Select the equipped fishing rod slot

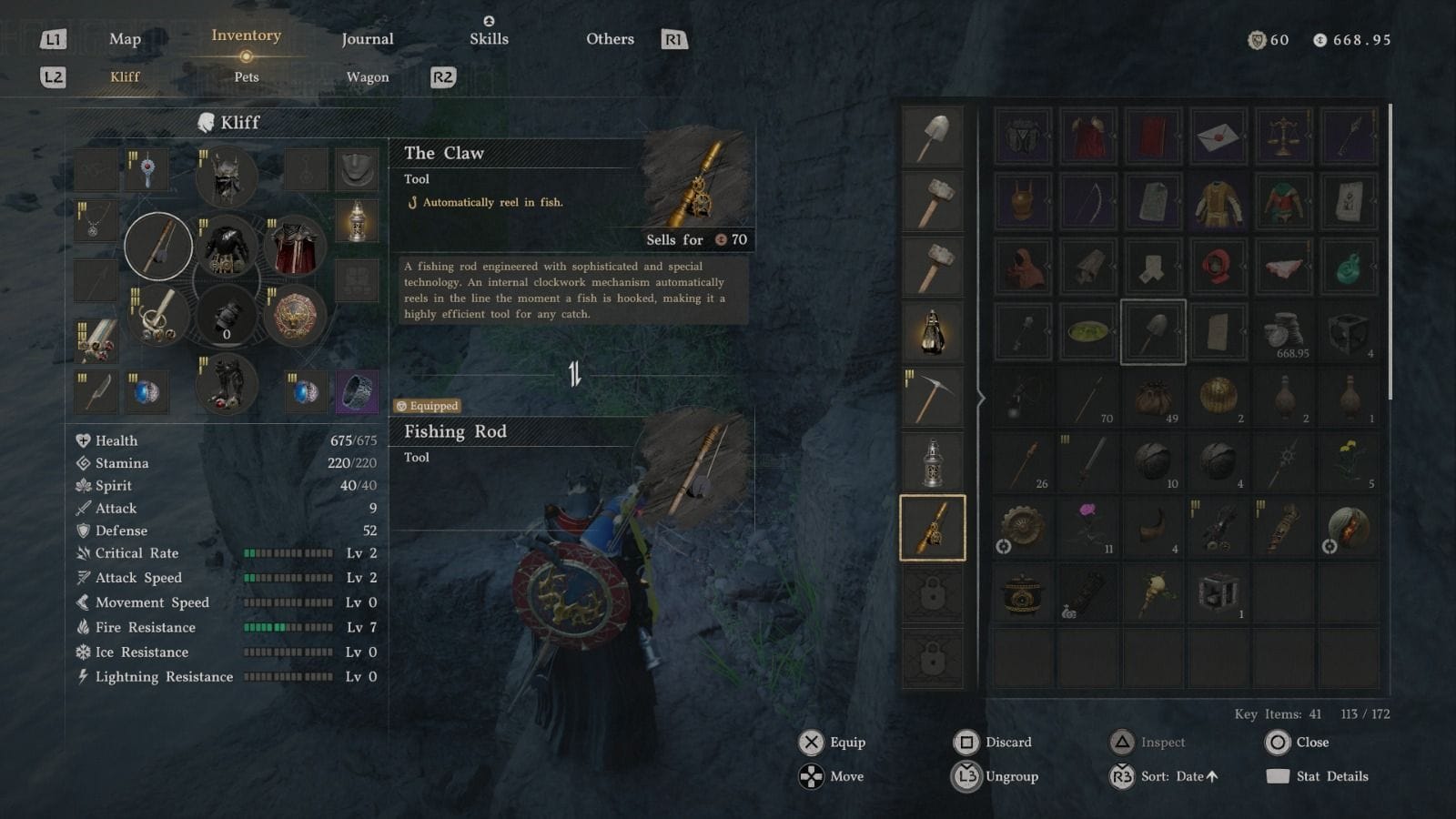click(158, 246)
